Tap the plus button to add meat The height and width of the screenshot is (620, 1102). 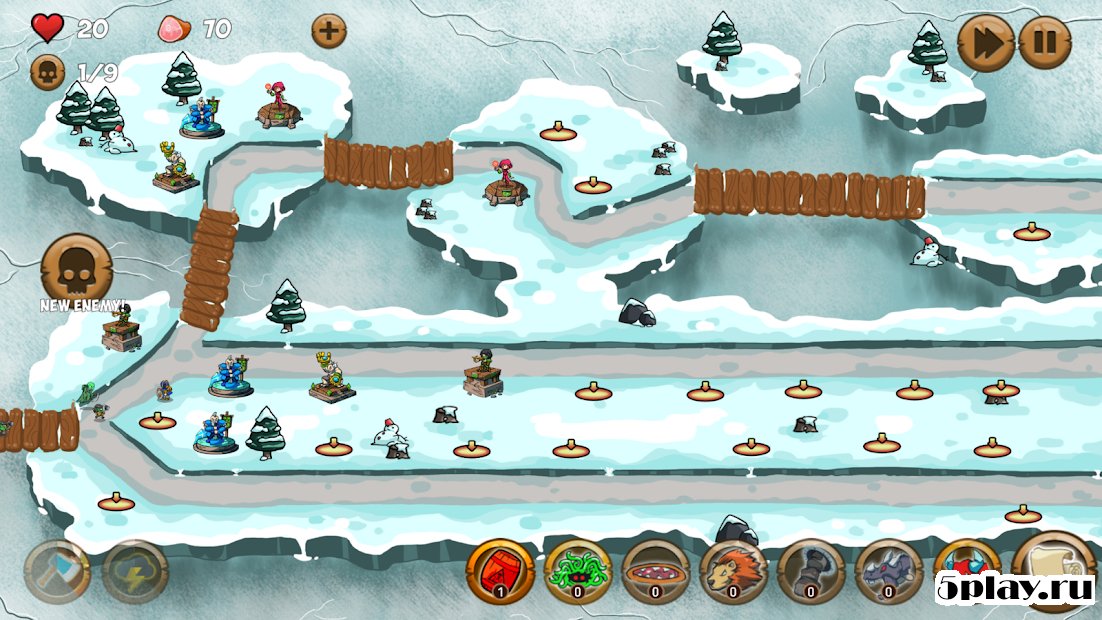[x=328, y=30]
